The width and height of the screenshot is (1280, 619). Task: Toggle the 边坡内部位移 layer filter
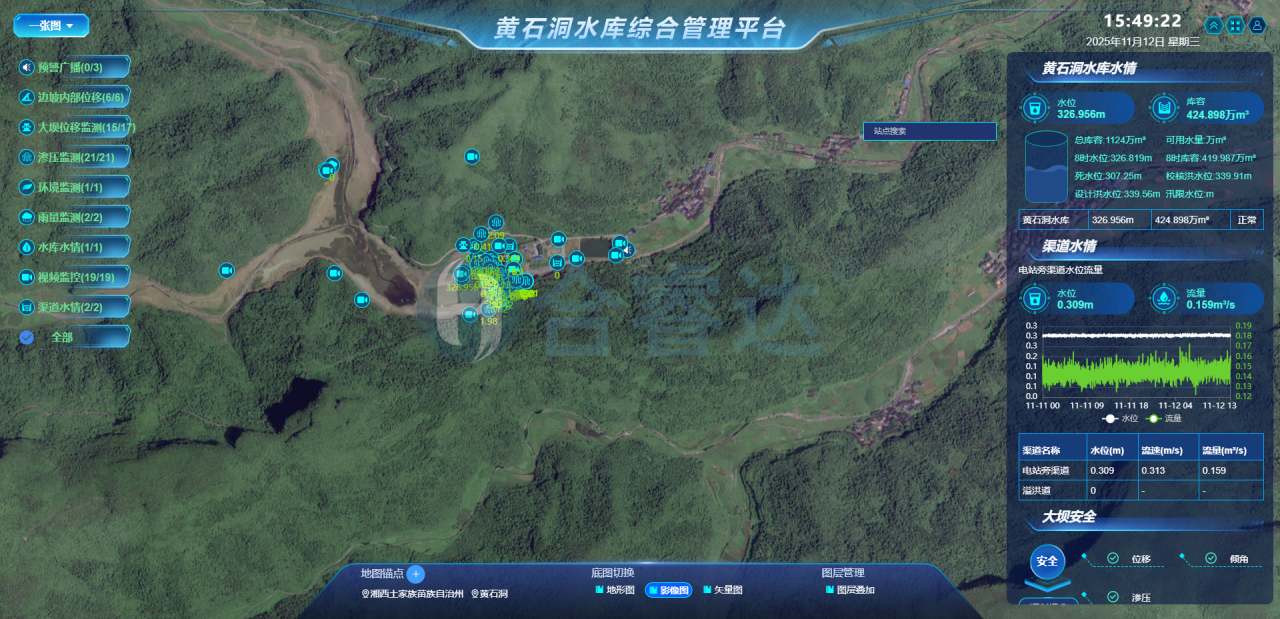click(73, 98)
